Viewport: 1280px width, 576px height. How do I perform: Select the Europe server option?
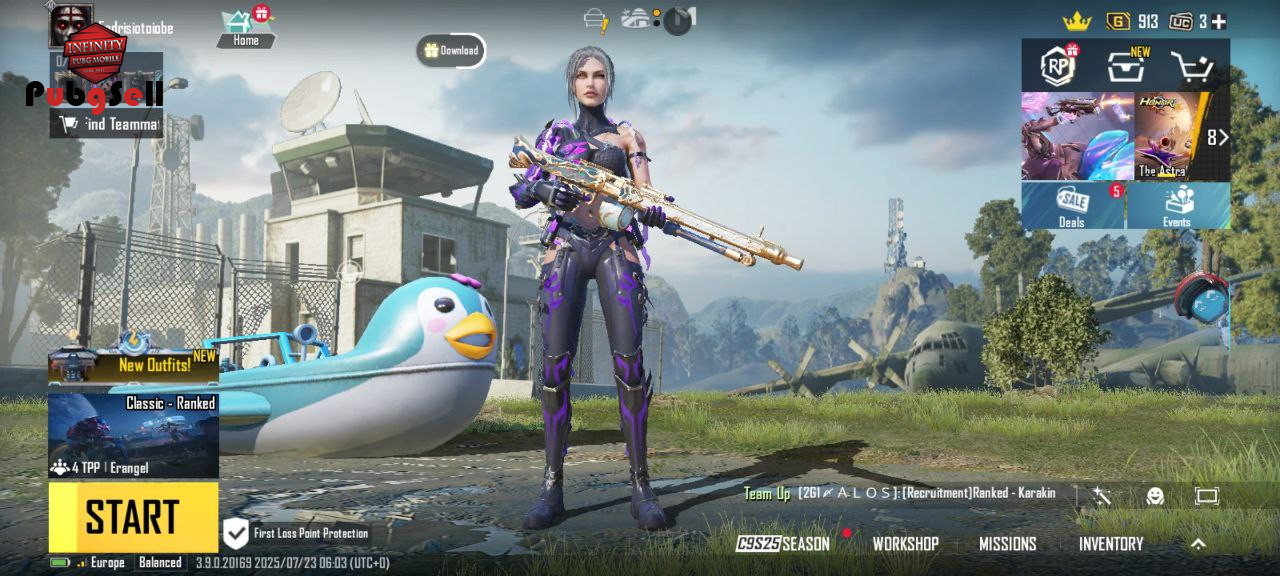click(x=107, y=563)
